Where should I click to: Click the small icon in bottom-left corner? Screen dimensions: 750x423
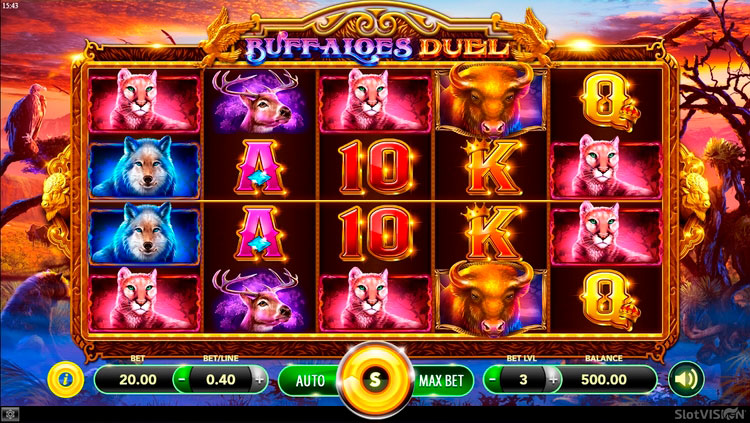pyautogui.click(x=9, y=413)
